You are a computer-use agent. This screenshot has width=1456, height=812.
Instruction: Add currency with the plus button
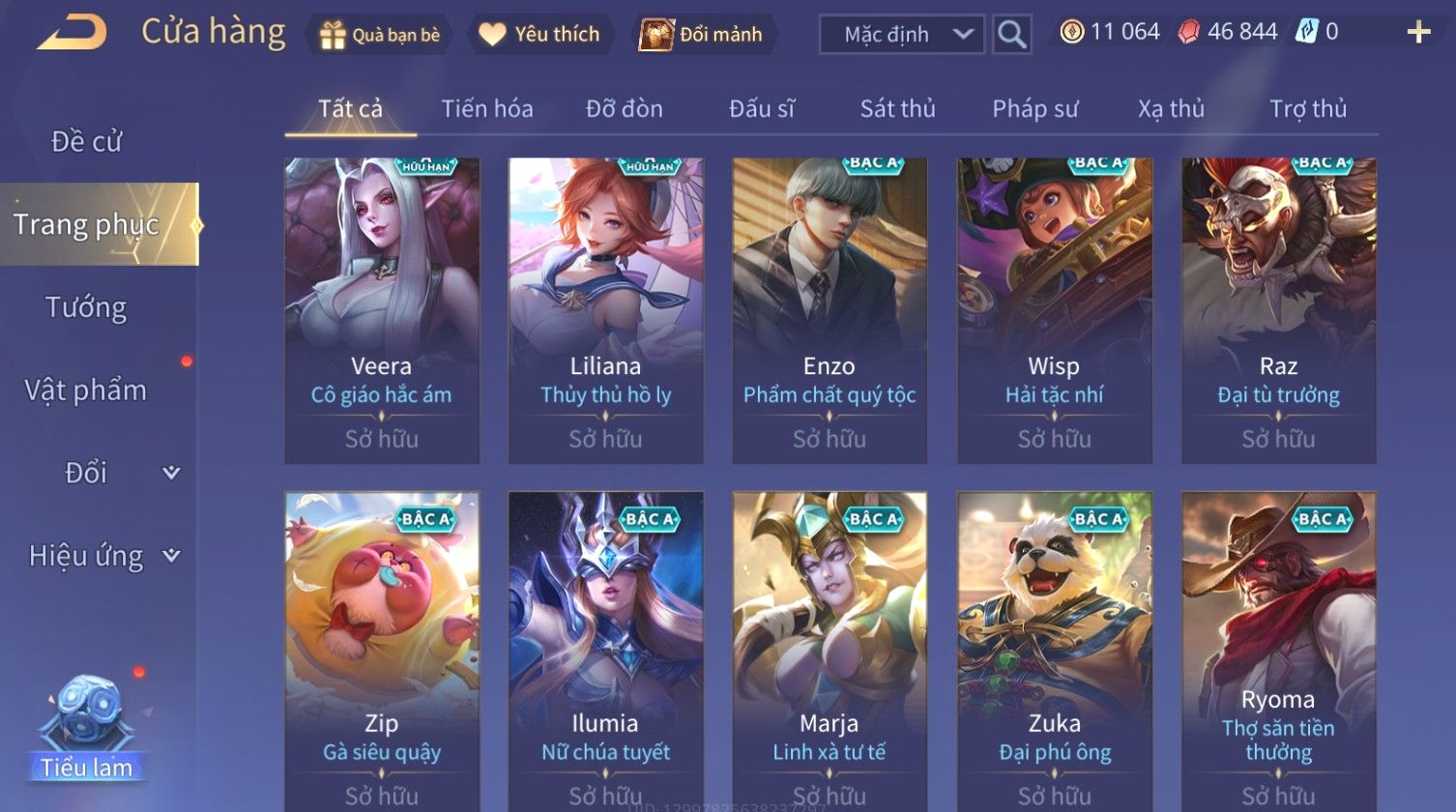pyautogui.click(x=1417, y=33)
